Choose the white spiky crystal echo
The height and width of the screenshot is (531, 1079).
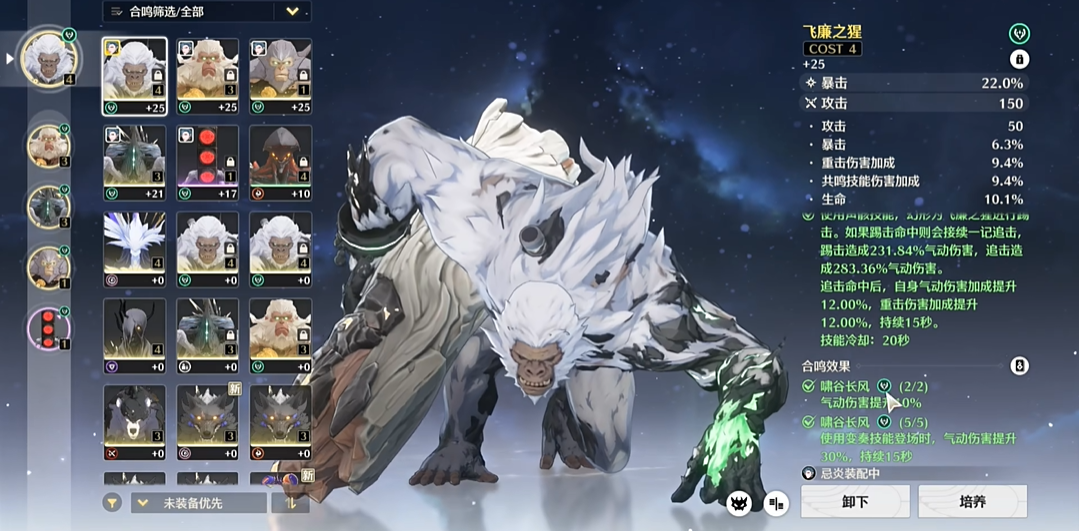tap(134, 249)
